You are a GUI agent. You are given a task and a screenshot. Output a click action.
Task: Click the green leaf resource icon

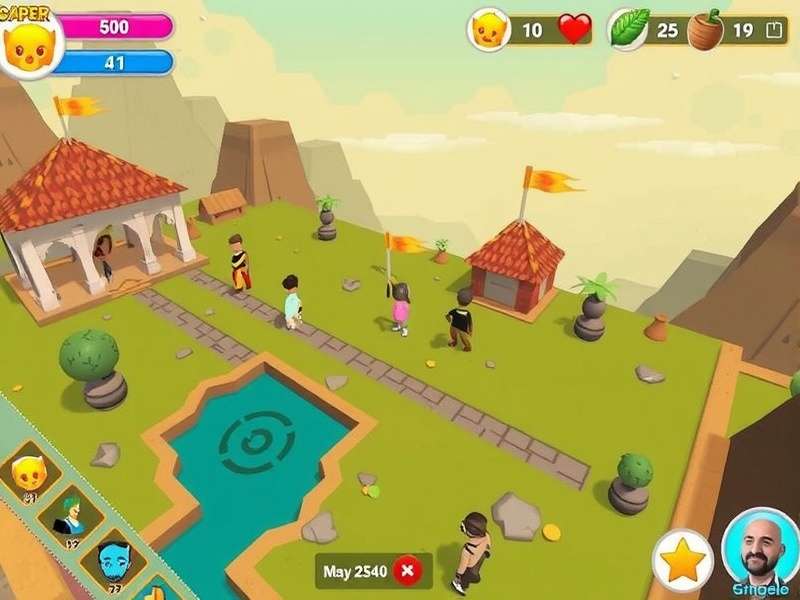(629, 27)
